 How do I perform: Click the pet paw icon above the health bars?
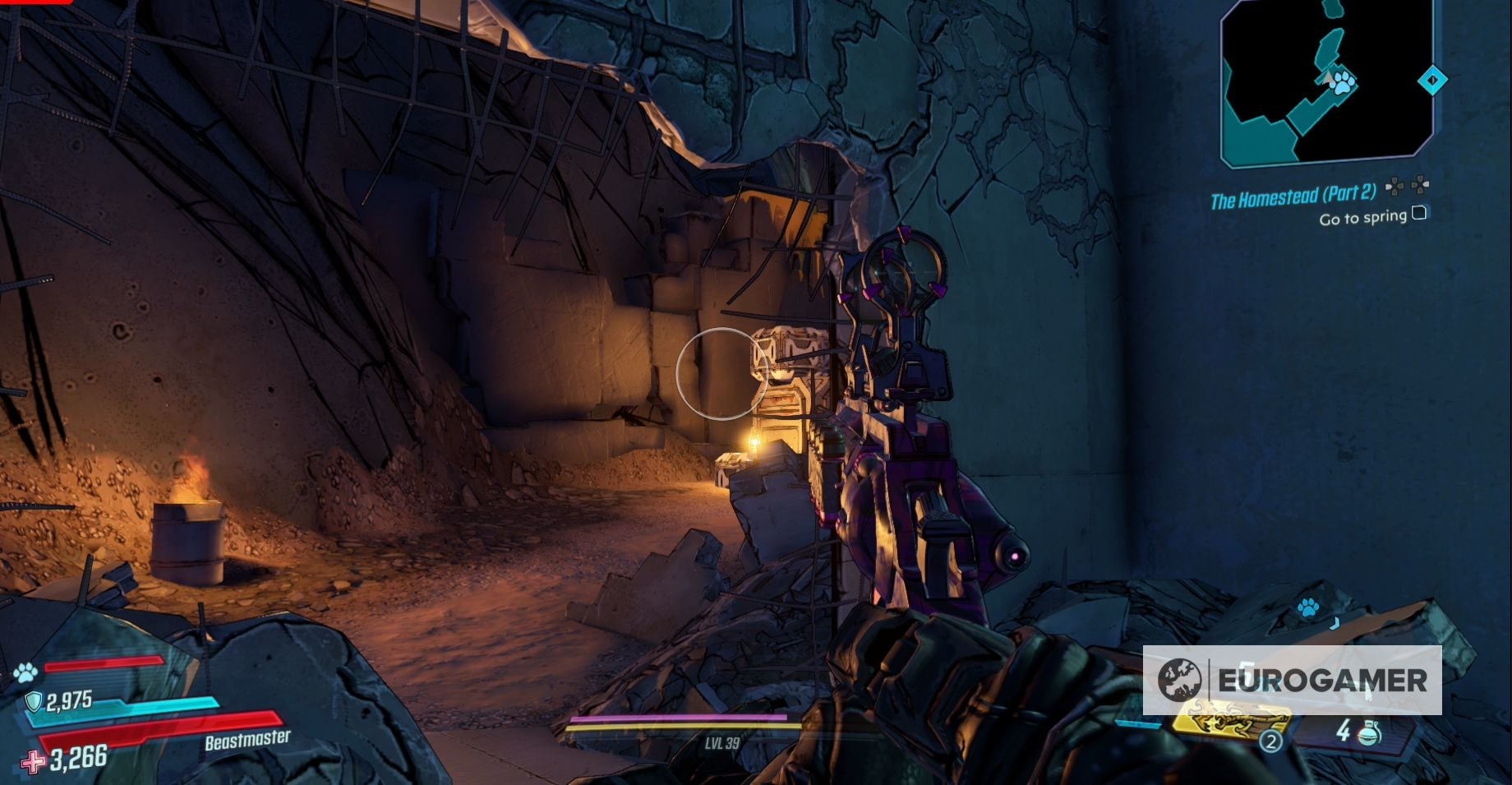(26, 672)
